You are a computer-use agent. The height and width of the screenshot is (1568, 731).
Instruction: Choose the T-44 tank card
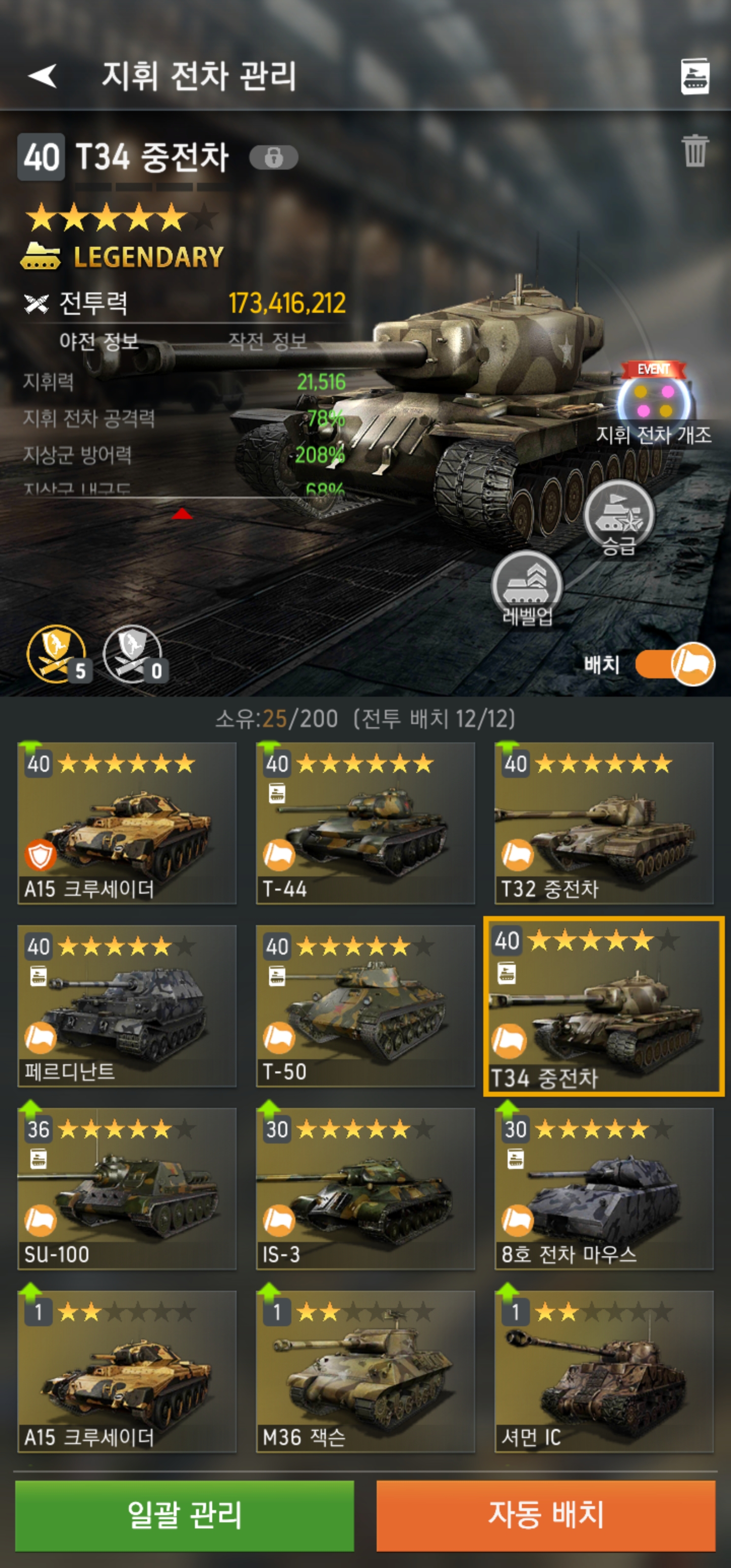[x=365, y=823]
